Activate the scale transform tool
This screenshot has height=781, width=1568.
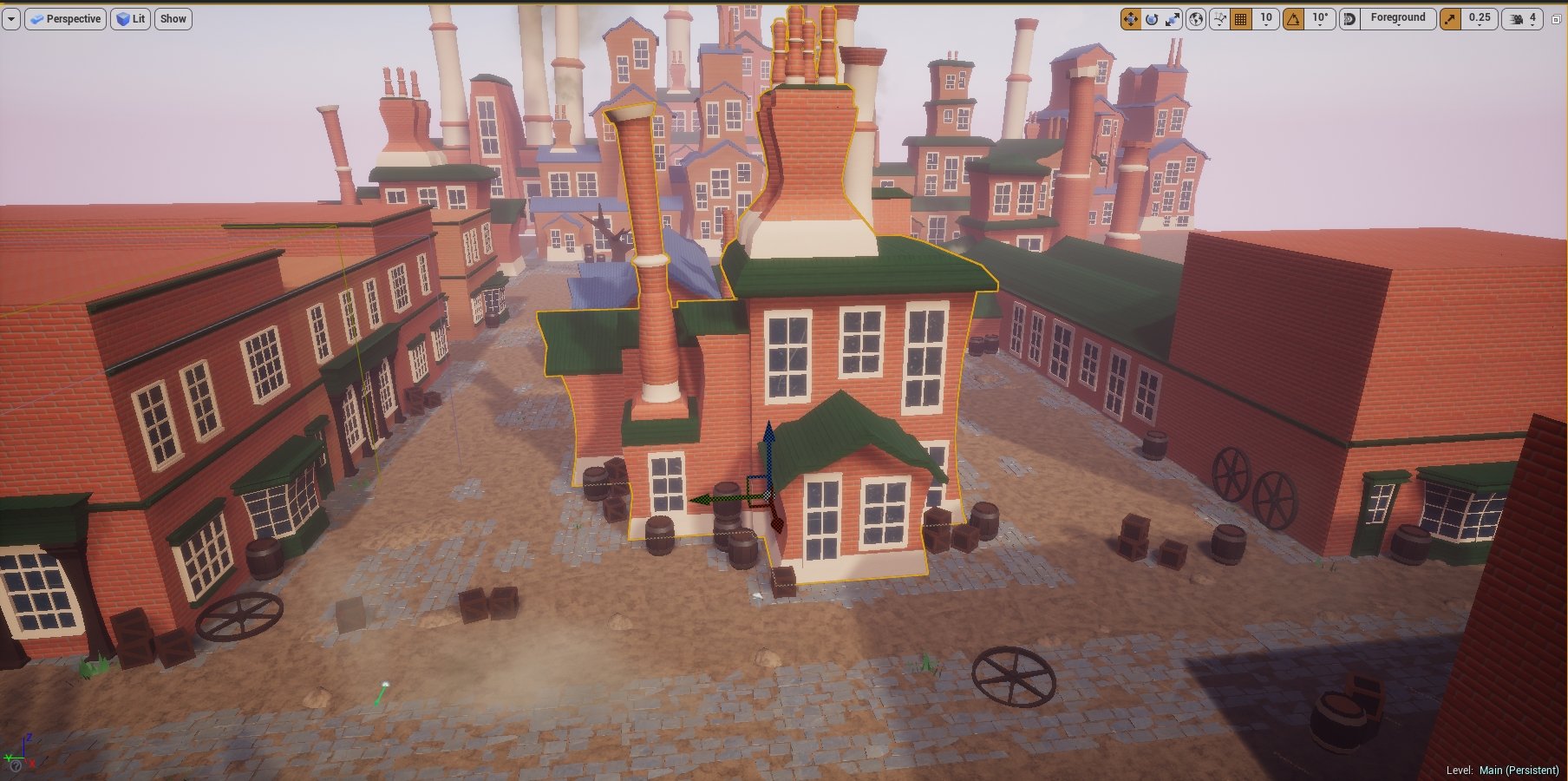point(1173,19)
